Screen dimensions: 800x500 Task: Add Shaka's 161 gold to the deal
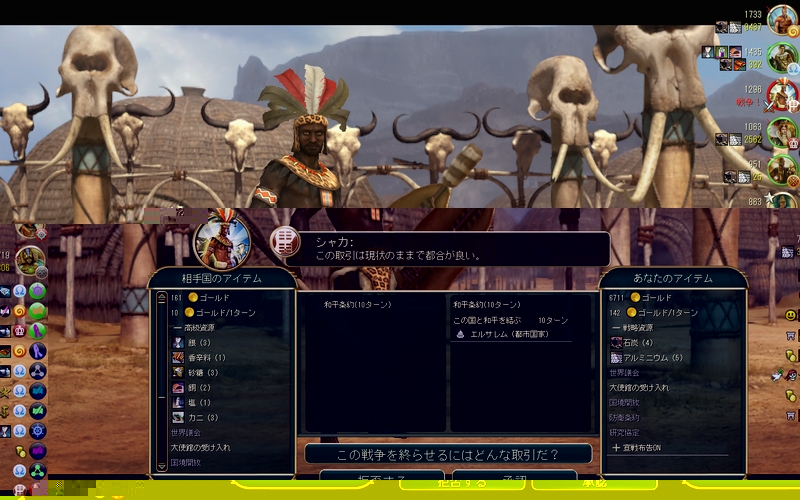coord(200,298)
